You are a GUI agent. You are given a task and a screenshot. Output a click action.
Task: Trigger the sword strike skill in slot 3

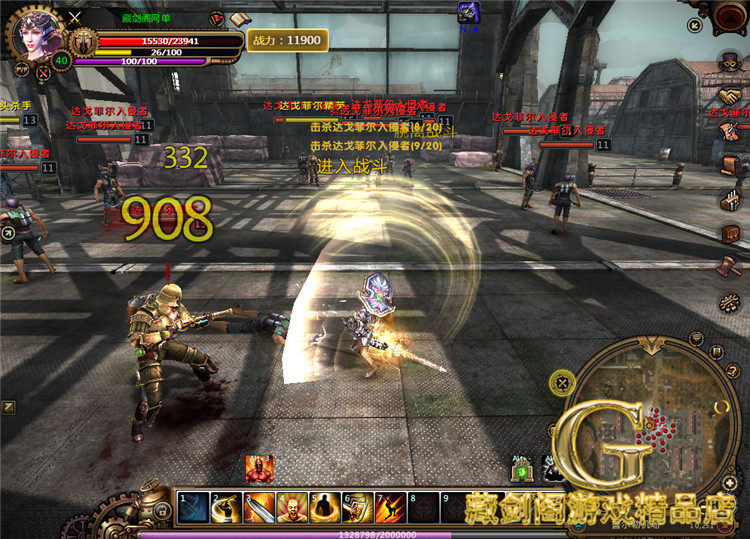coord(259,508)
